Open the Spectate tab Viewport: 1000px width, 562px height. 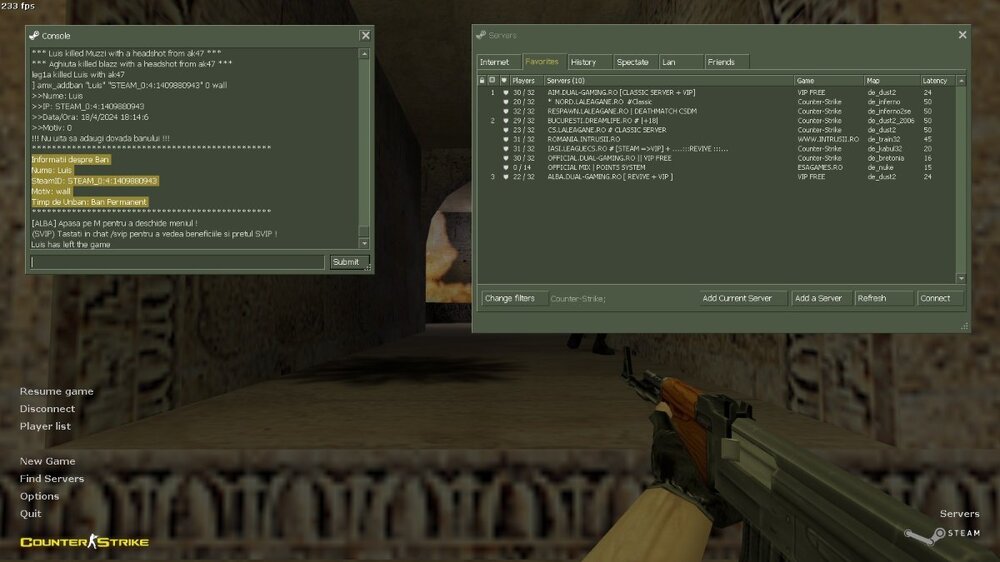(x=633, y=62)
